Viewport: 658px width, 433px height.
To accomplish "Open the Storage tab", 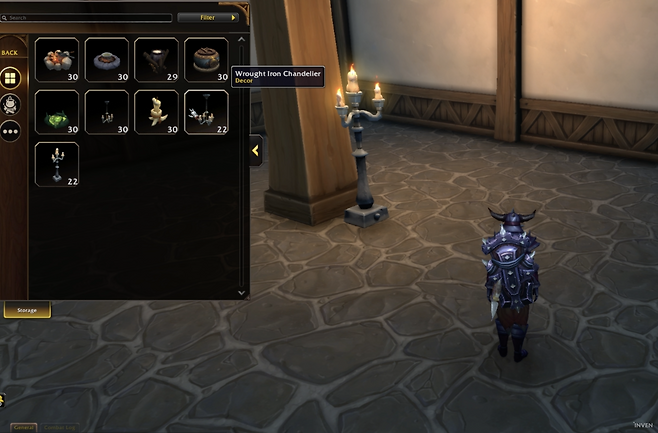I will 27,310.
